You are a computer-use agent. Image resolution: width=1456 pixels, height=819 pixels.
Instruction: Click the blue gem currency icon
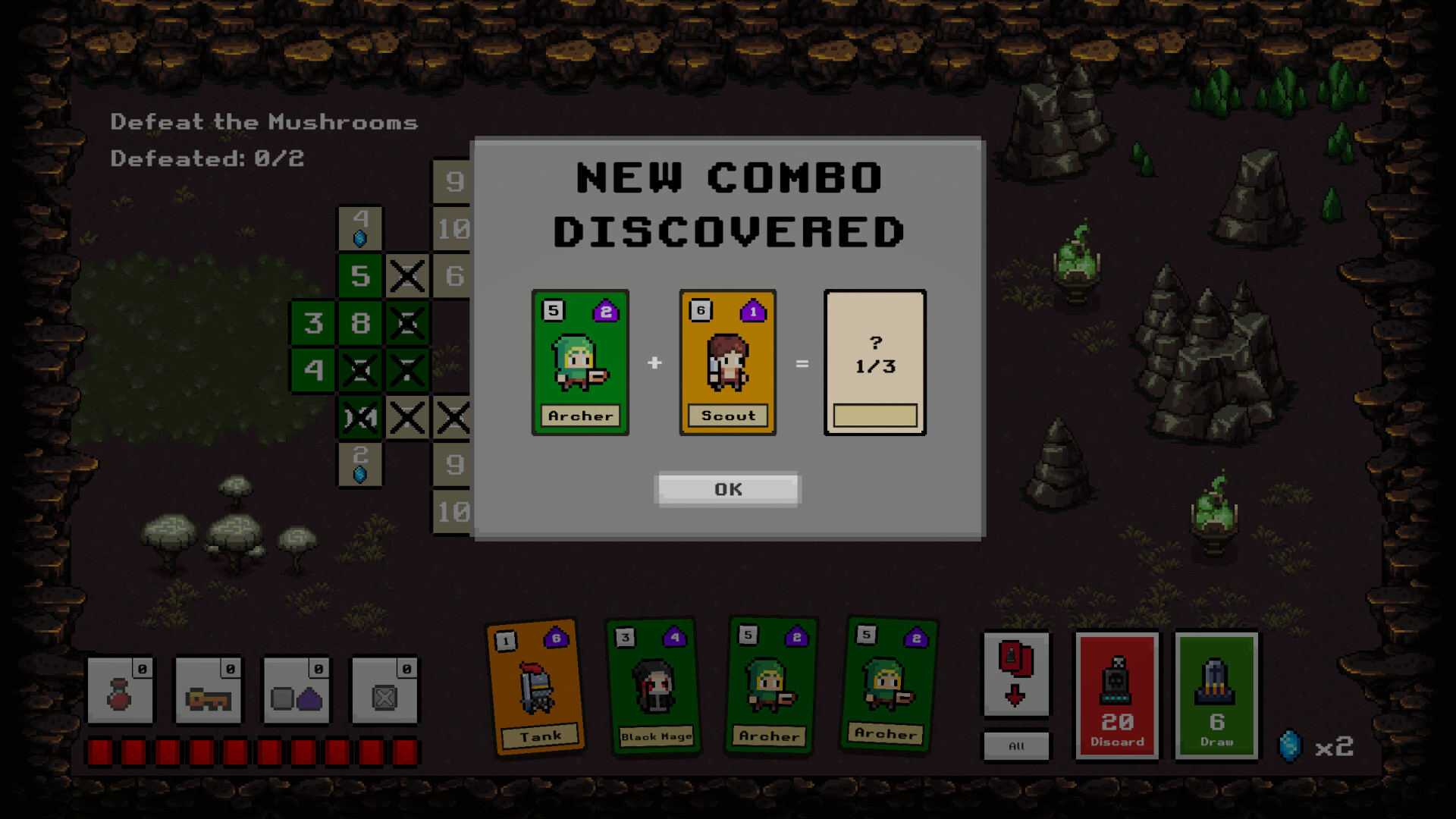pos(1289,747)
